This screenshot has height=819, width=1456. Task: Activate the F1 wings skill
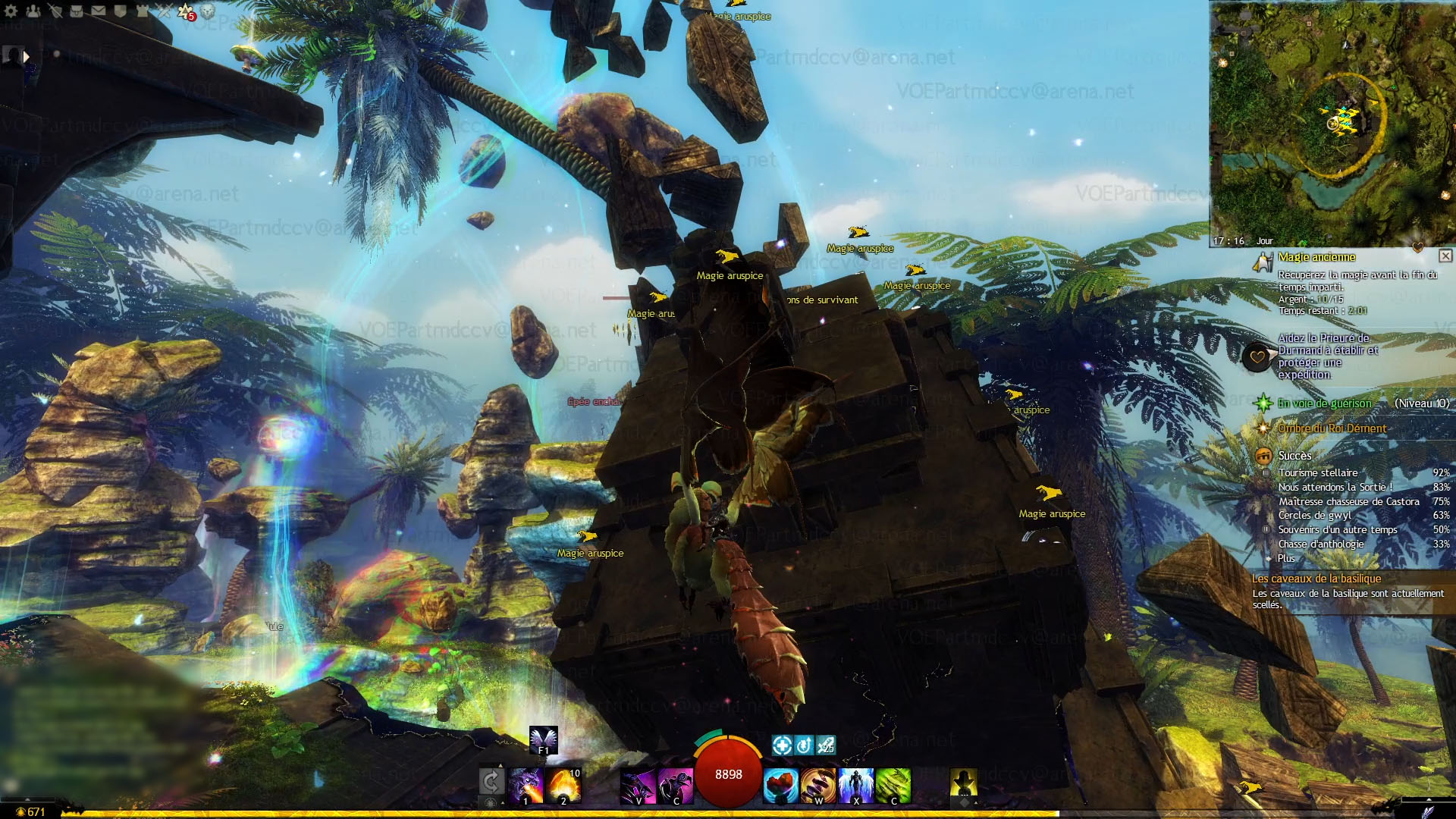(x=543, y=740)
